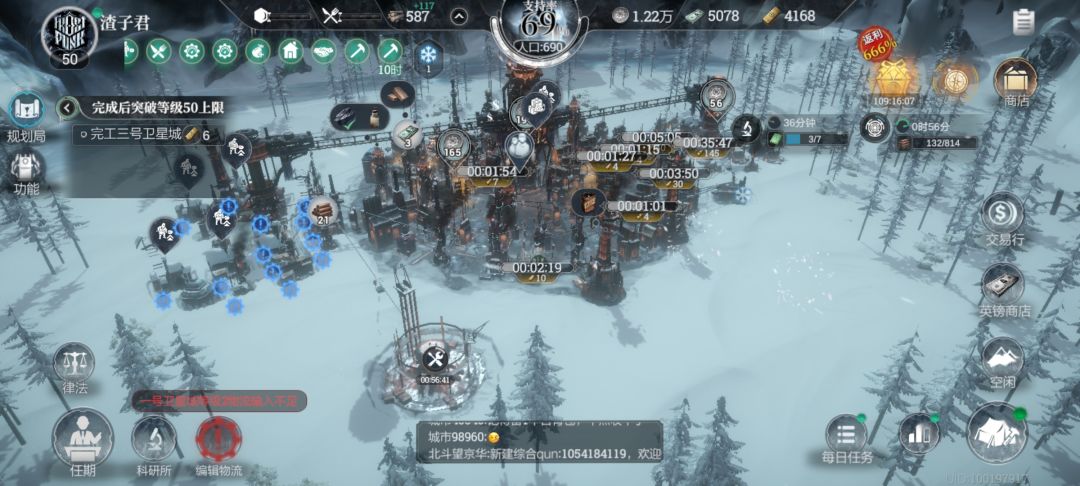Open the chat box
1080x486 pixels.
[x=539, y=439]
